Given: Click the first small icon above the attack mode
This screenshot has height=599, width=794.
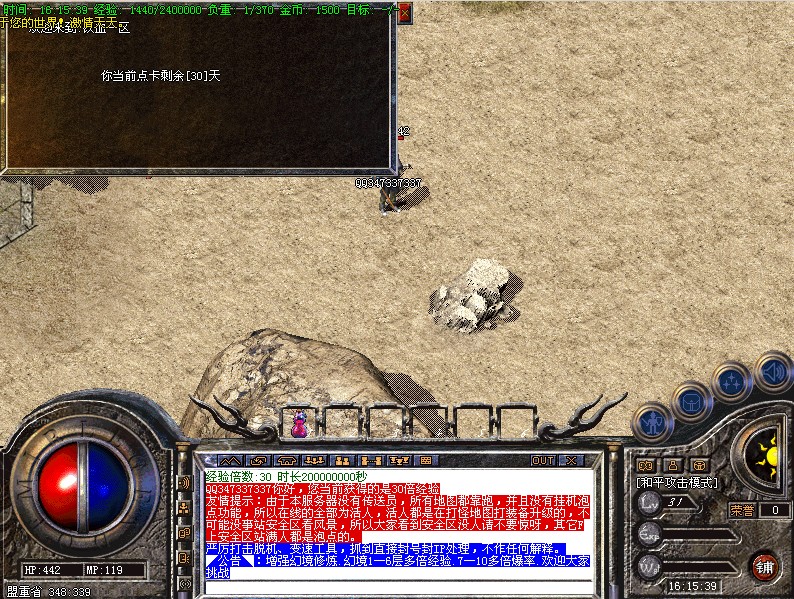Looking at the screenshot, I should point(645,464).
